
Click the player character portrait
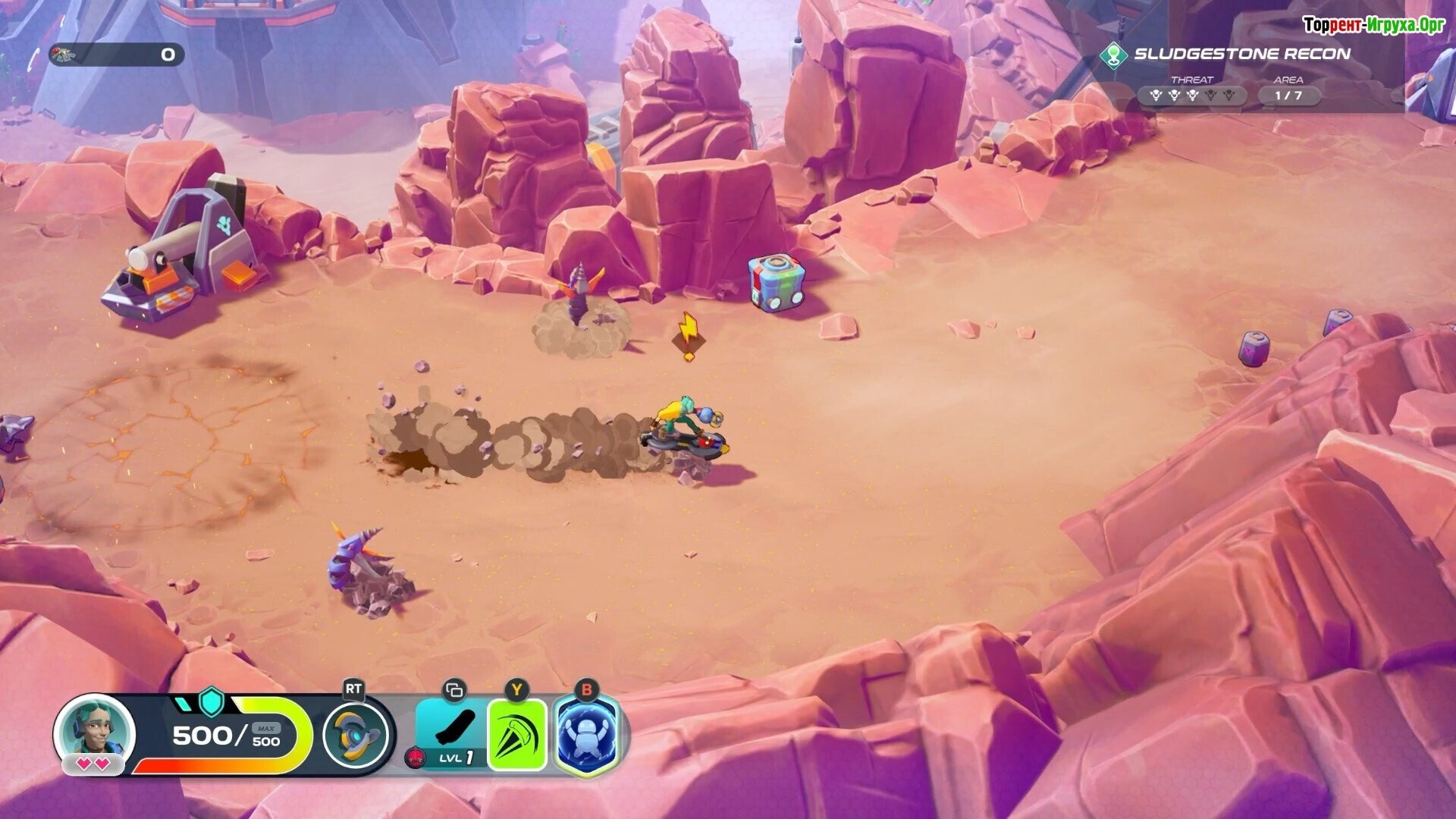pyautogui.click(x=95, y=730)
